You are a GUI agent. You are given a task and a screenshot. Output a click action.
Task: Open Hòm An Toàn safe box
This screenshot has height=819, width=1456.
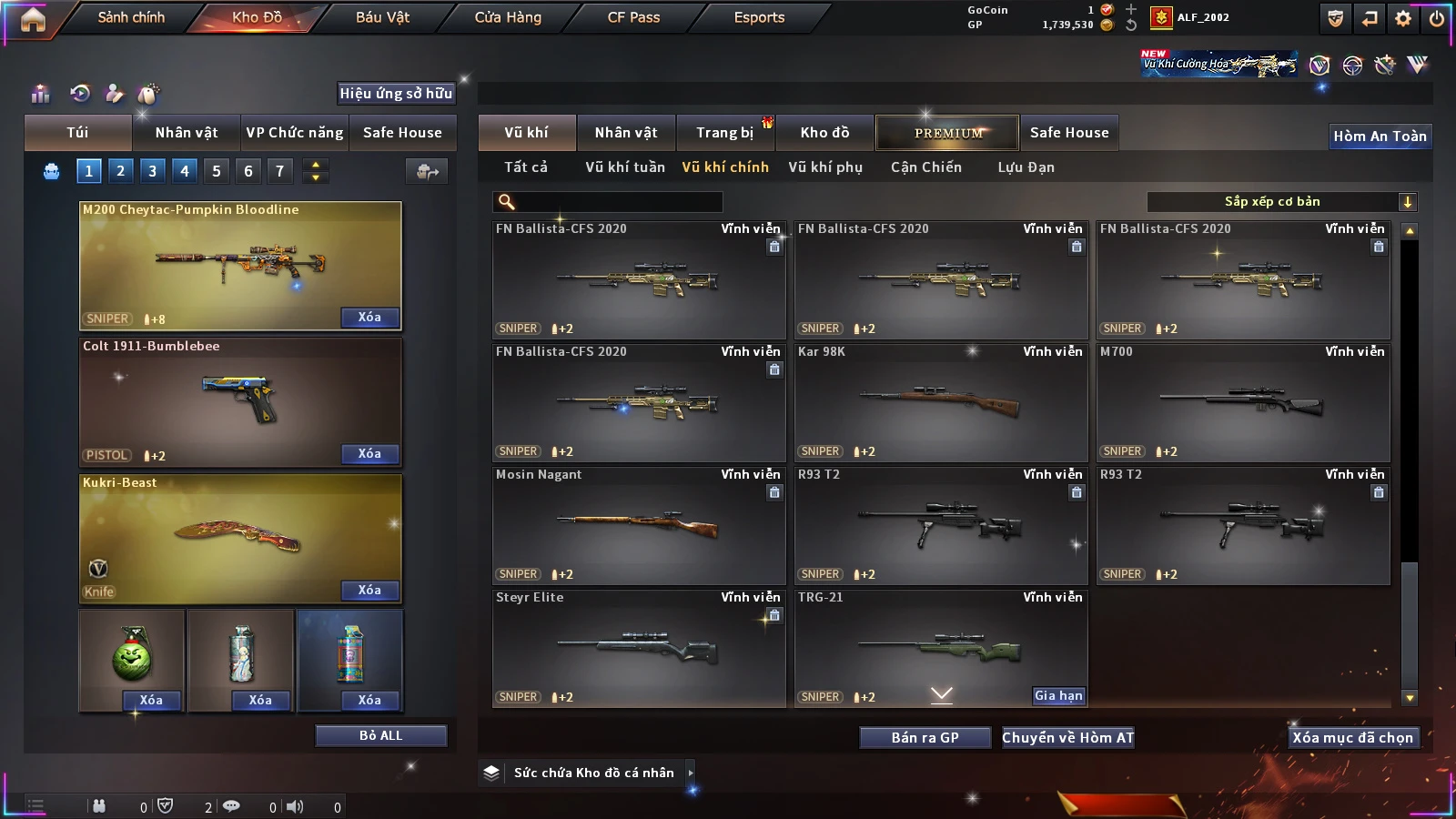(1380, 136)
